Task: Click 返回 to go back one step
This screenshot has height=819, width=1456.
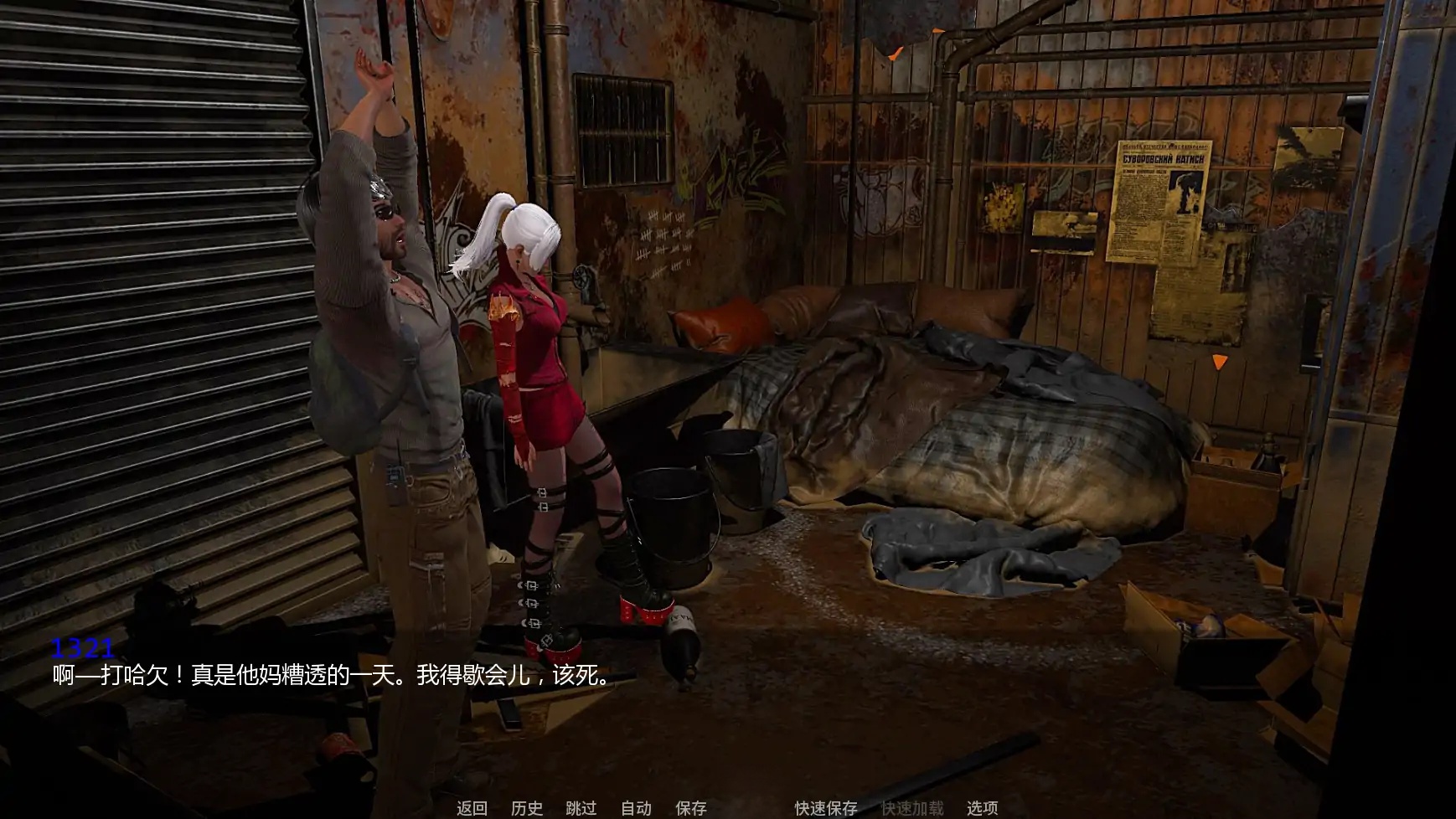Action: (x=472, y=810)
